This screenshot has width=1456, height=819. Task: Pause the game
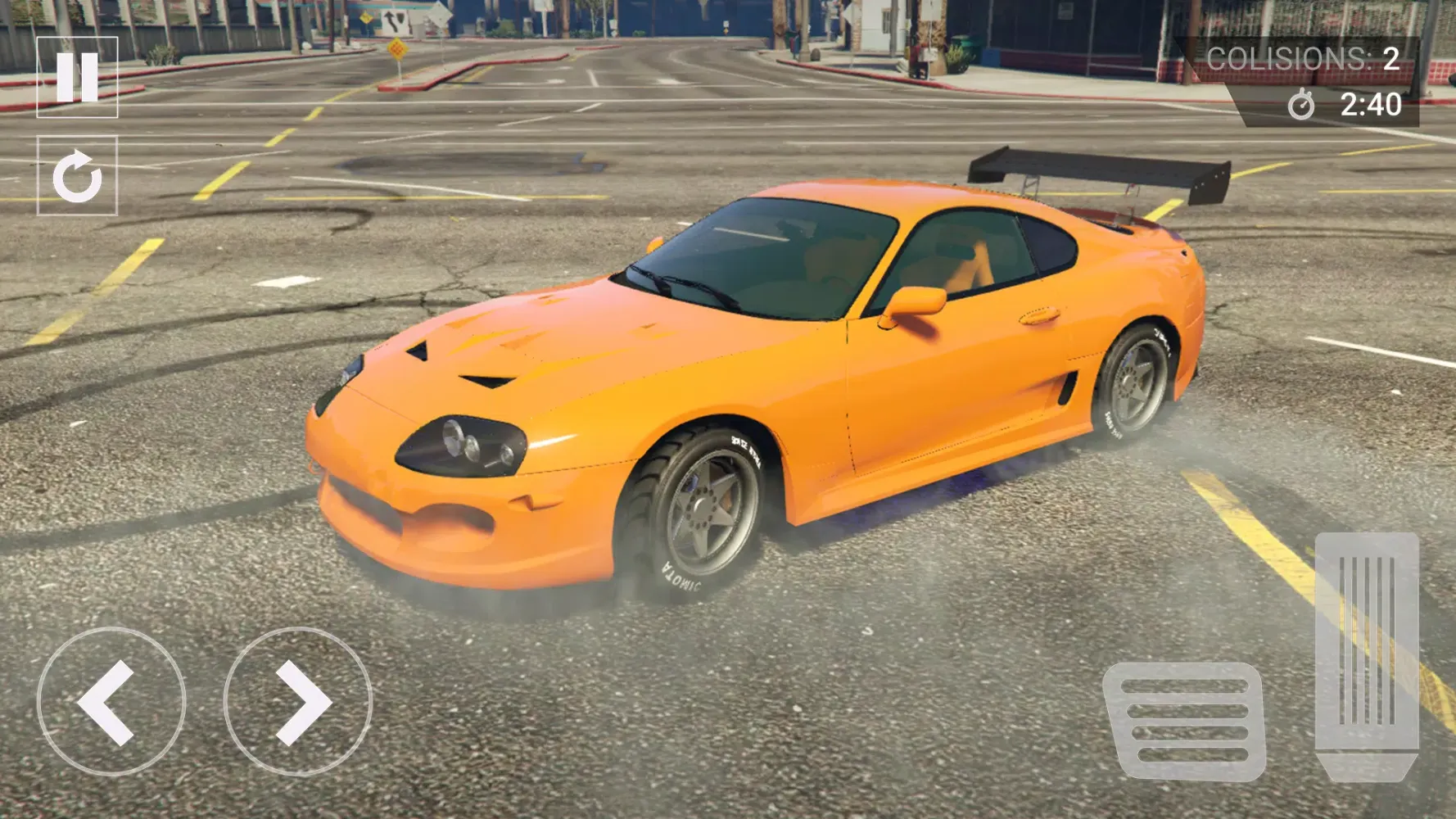77,77
